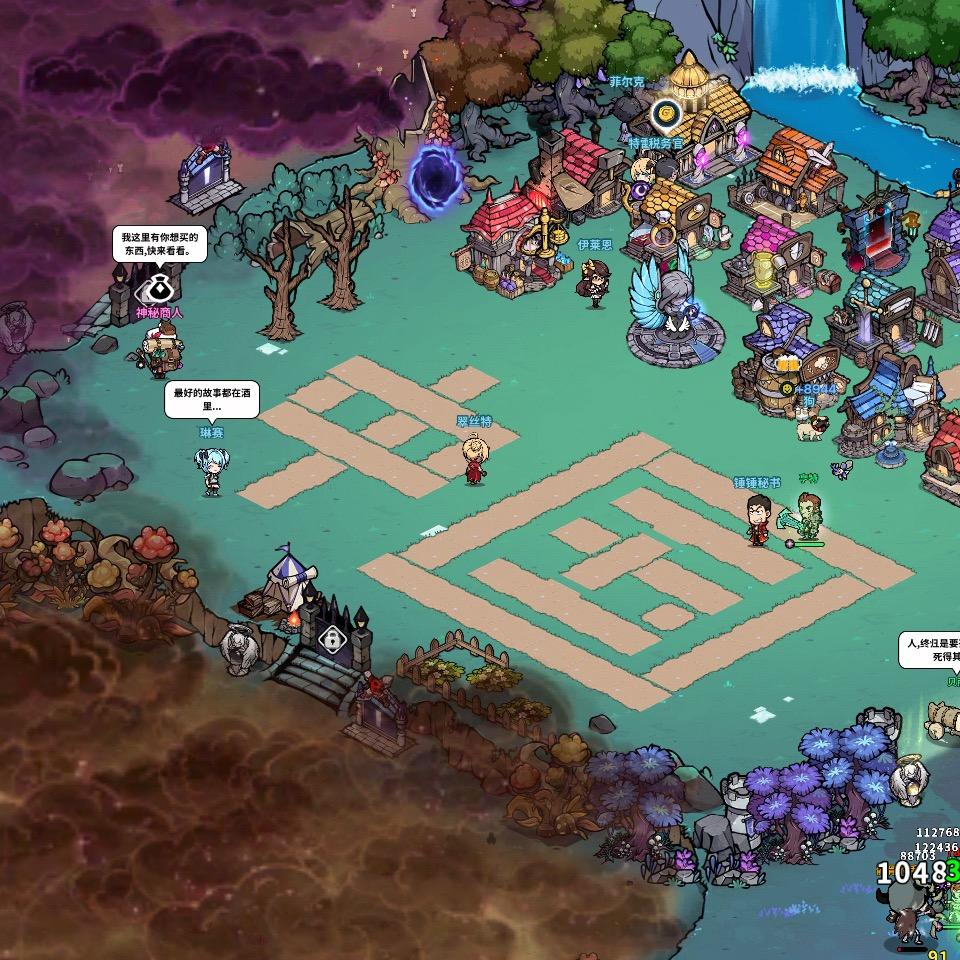Image resolution: width=960 pixels, height=960 pixels.
Task: Open the 神秘商人 money-bag shop marker
Action: [157, 289]
